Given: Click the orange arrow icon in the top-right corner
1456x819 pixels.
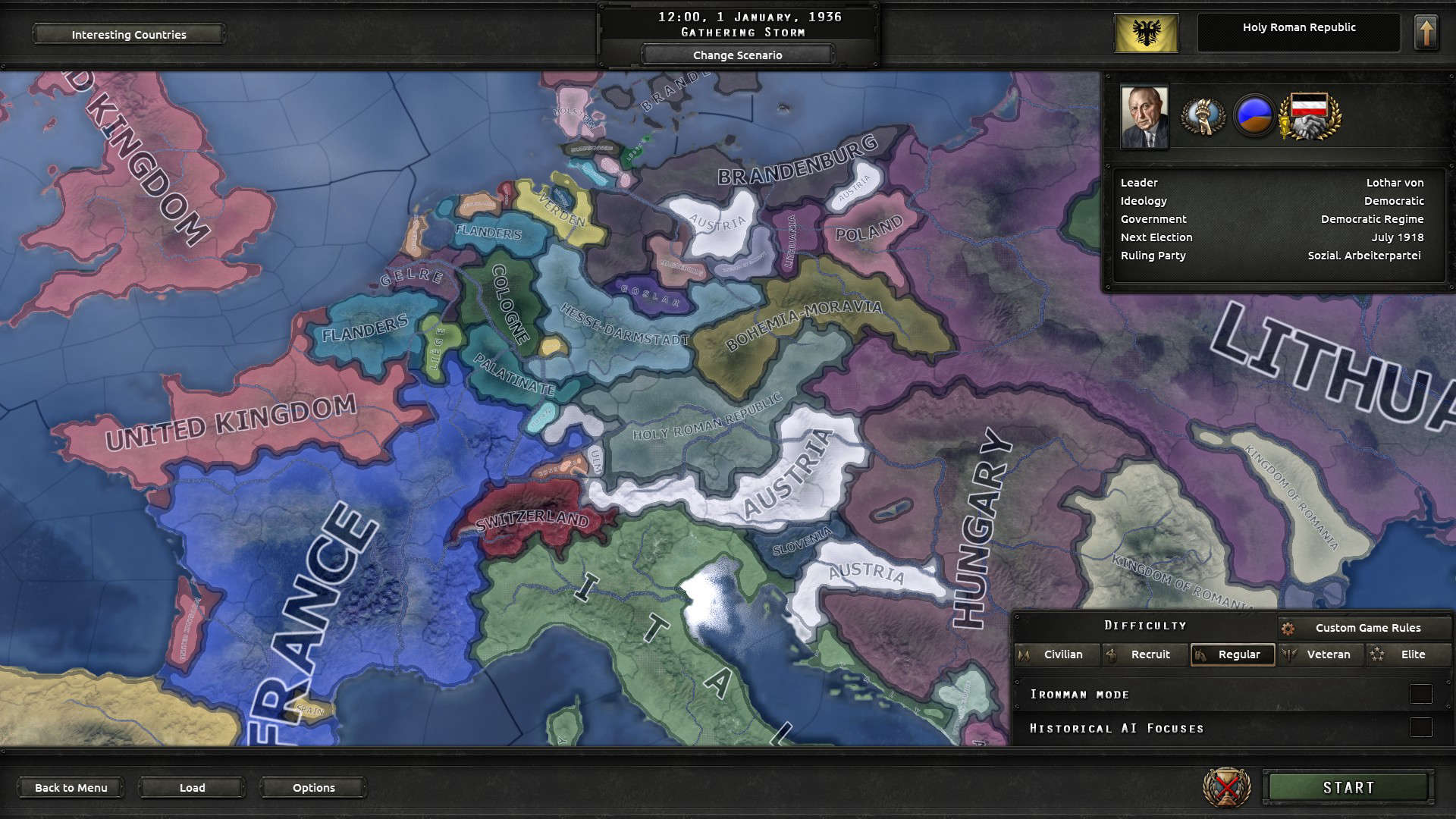Looking at the screenshot, I should 1425,30.
